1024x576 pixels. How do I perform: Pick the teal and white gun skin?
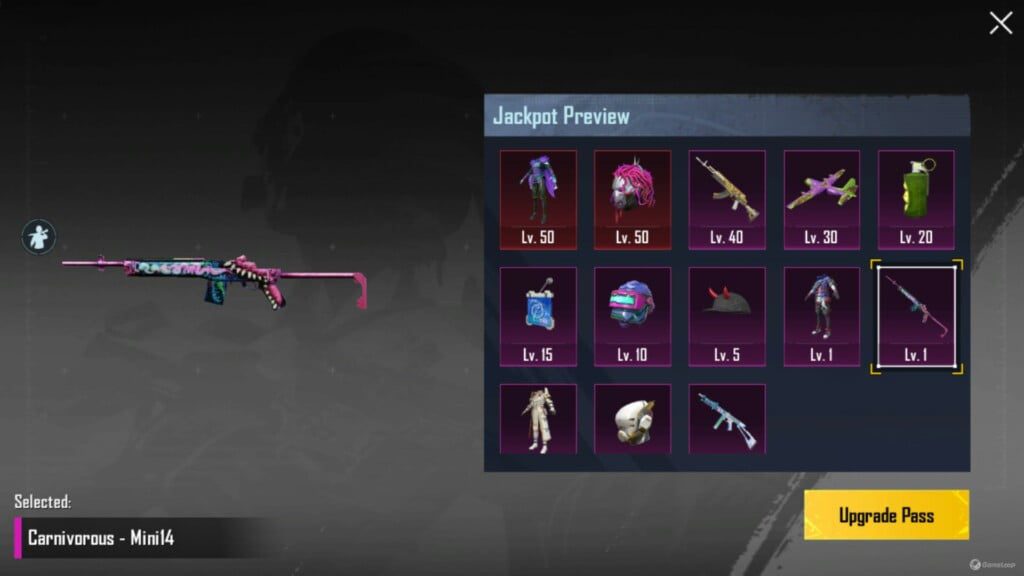727,419
